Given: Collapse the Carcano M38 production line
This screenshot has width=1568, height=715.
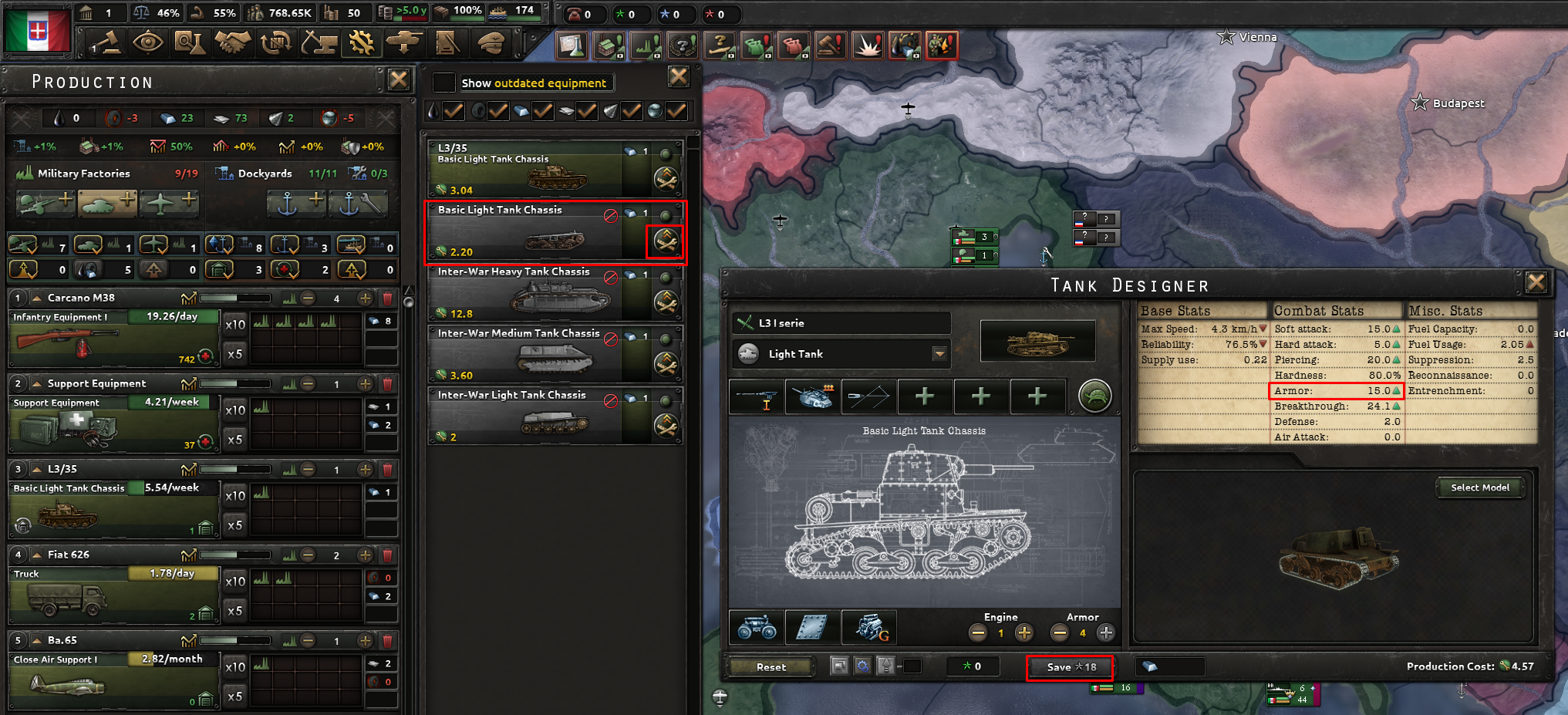Looking at the screenshot, I should click(36, 297).
